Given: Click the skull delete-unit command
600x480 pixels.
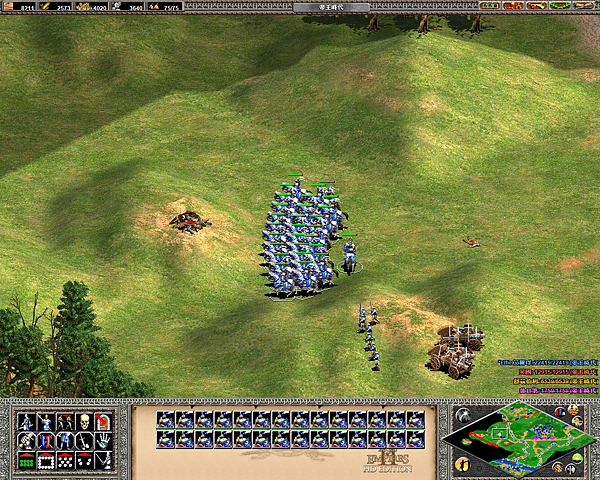Looking at the screenshot, I should [85, 422].
